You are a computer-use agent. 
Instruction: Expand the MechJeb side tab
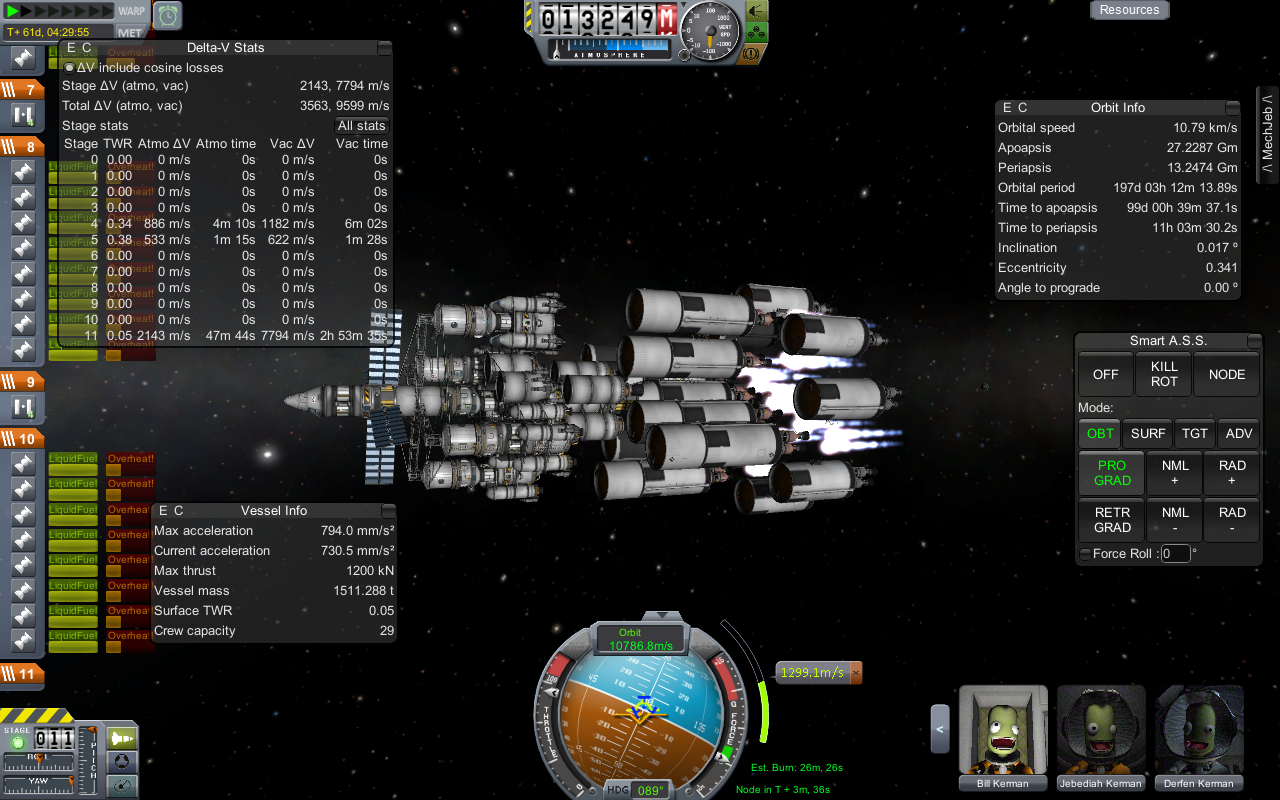pyautogui.click(x=1267, y=136)
